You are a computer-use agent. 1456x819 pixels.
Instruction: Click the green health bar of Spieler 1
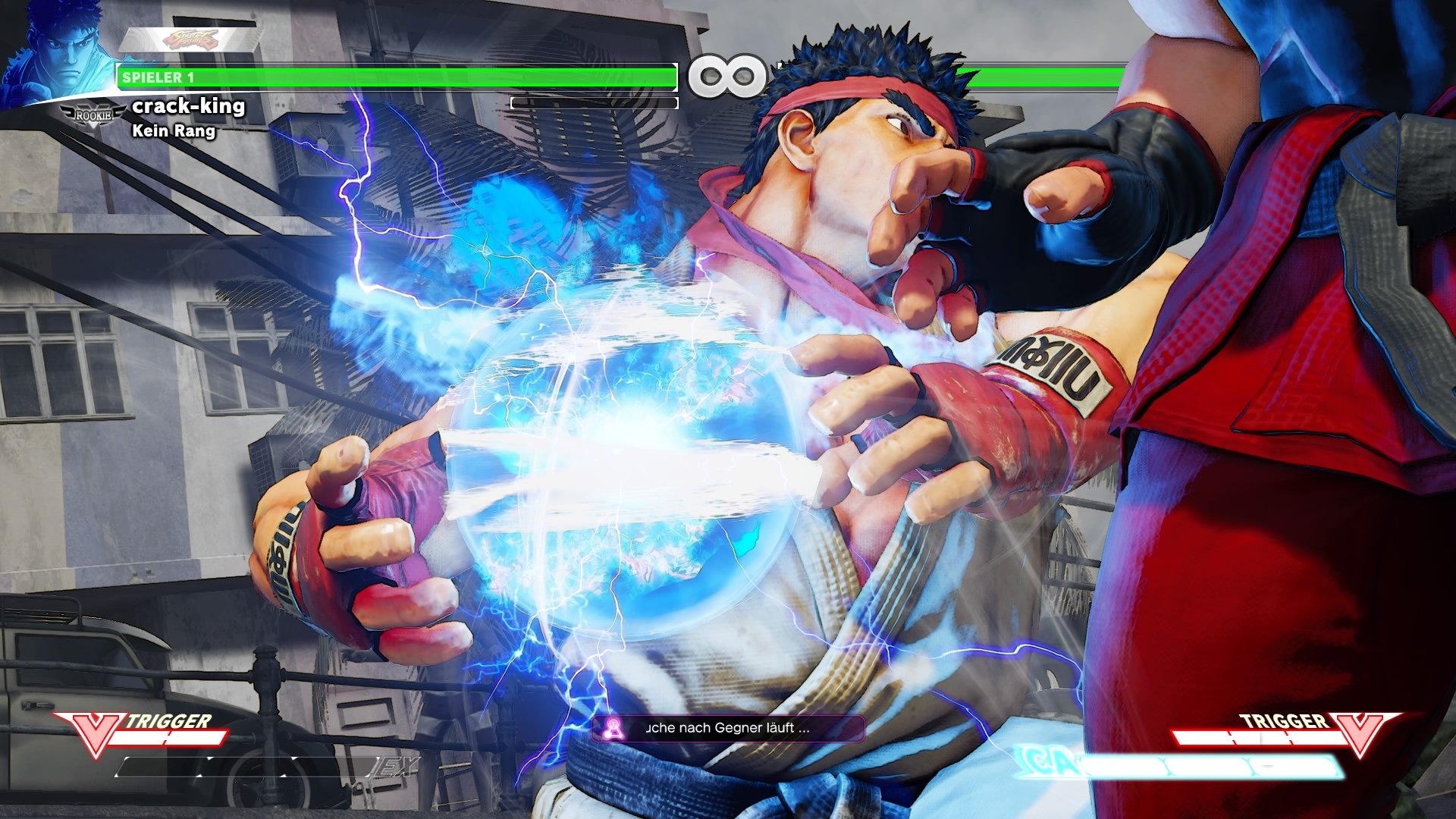coord(394,76)
